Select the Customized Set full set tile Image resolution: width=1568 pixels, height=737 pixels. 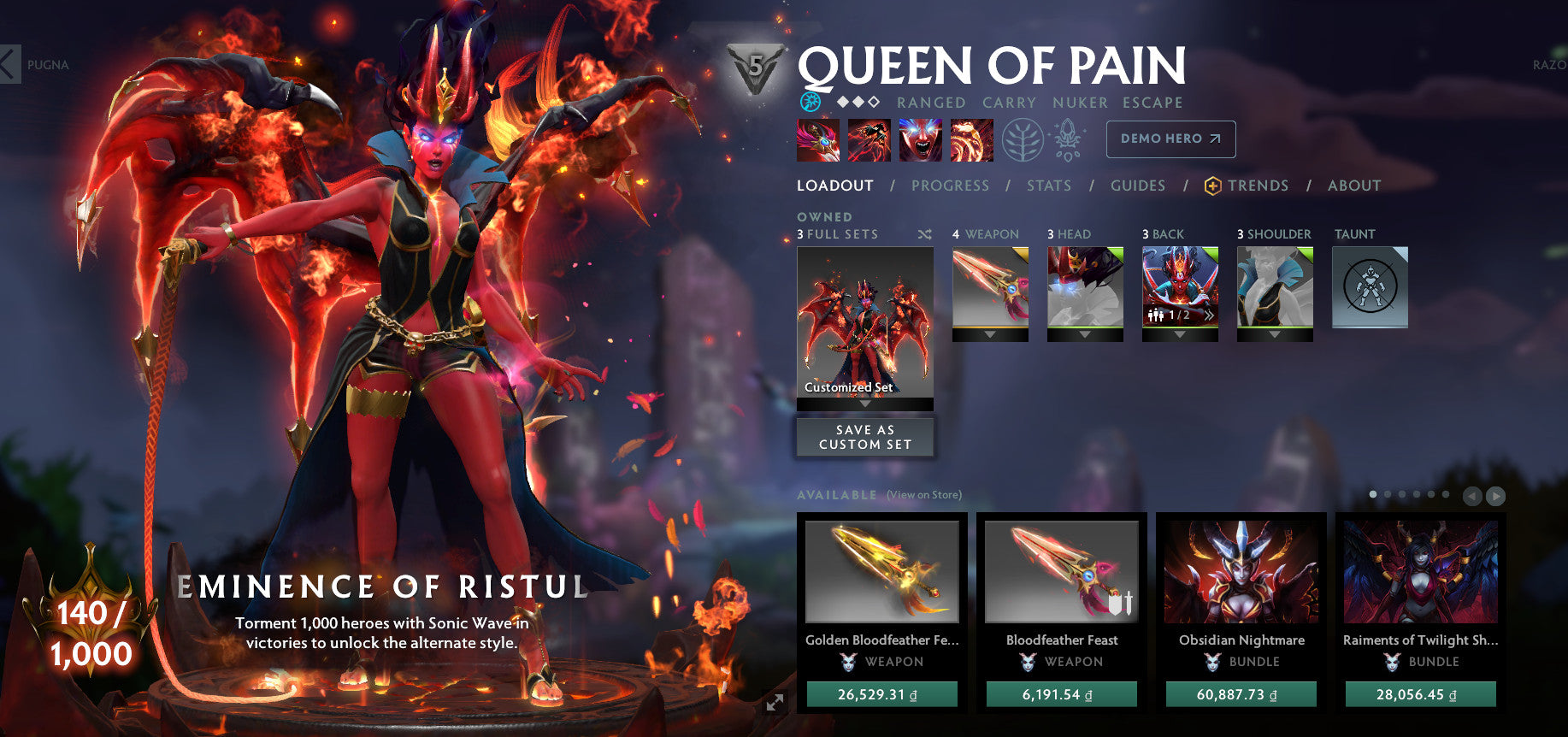(x=865, y=322)
